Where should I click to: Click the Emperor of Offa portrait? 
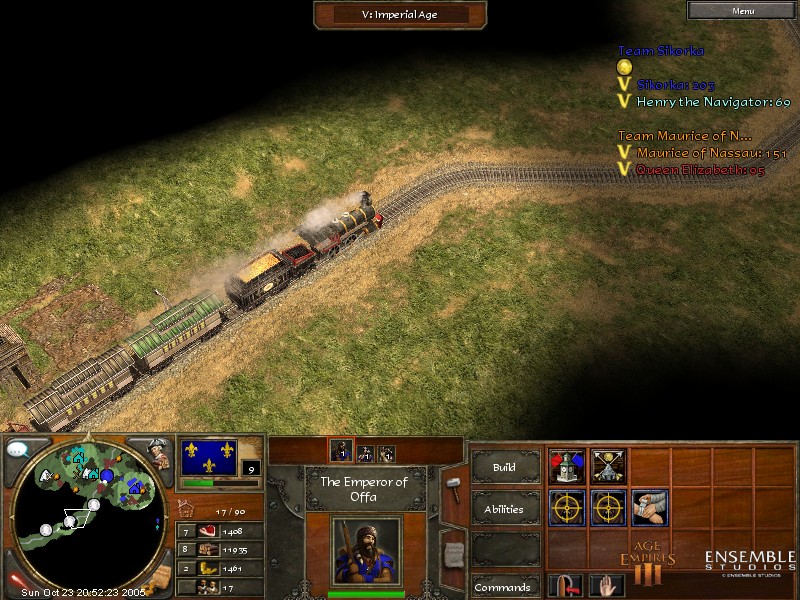pos(365,550)
